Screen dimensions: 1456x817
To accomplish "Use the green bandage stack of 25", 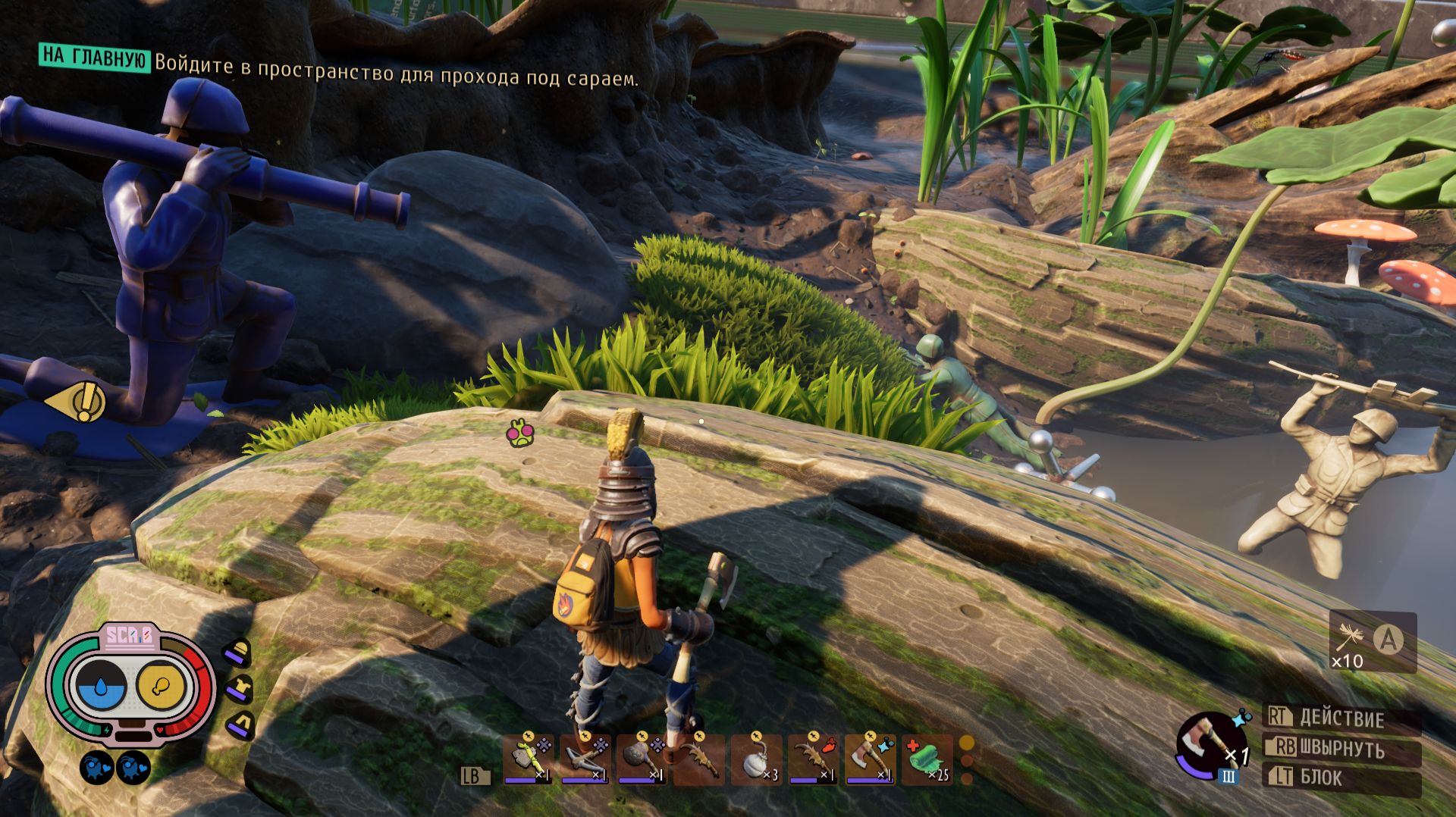I will pyautogui.click(x=927, y=760).
